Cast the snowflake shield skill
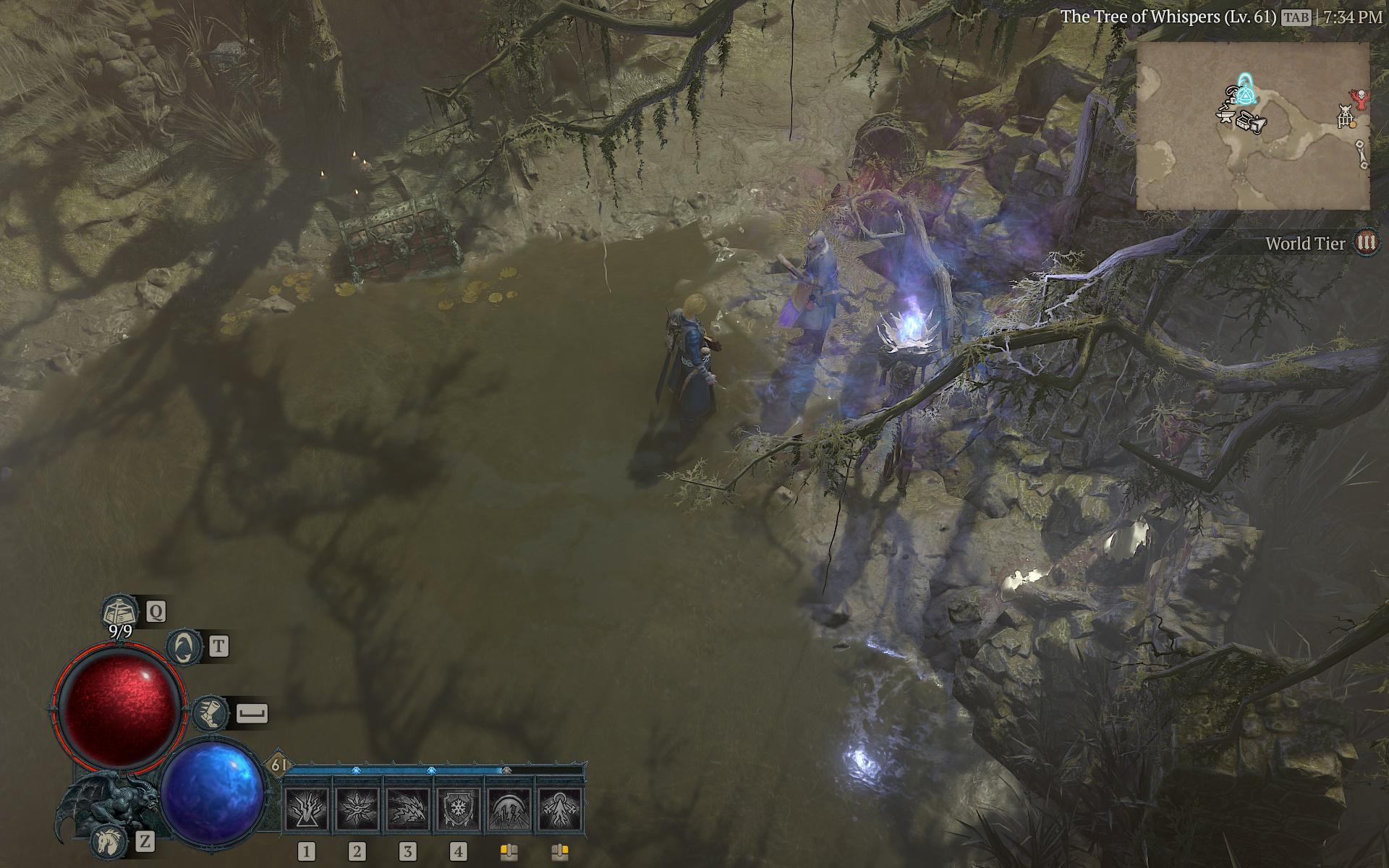 pos(459,809)
